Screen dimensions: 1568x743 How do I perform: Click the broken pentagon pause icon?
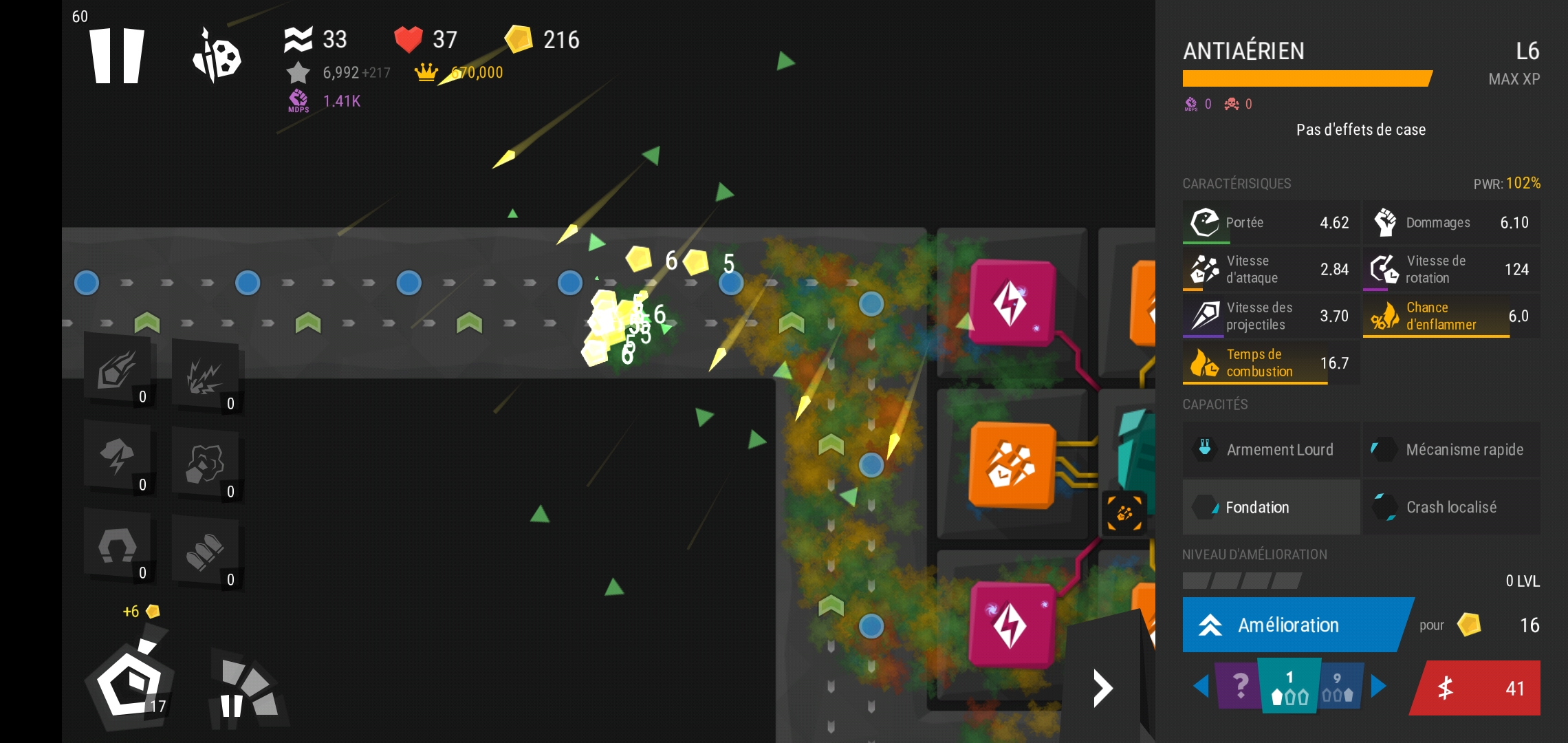click(x=246, y=690)
